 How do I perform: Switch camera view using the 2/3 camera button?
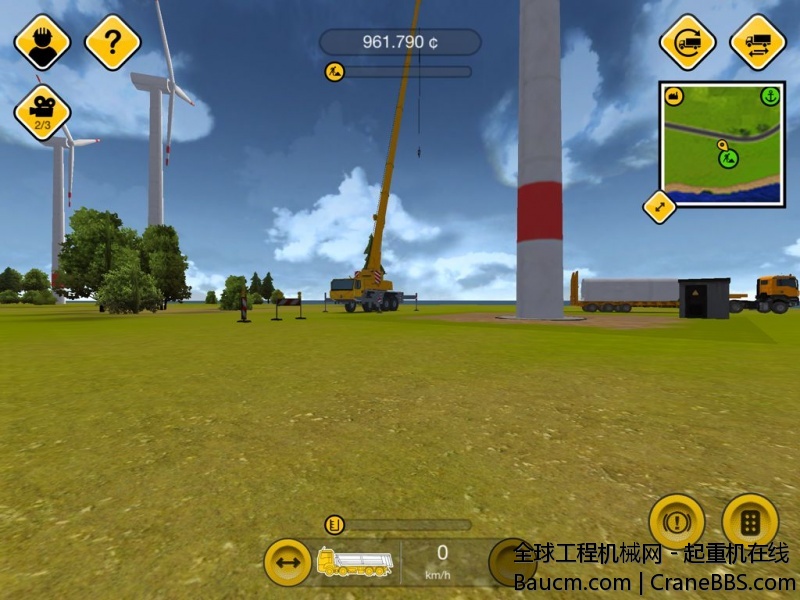(x=42, y=113)
